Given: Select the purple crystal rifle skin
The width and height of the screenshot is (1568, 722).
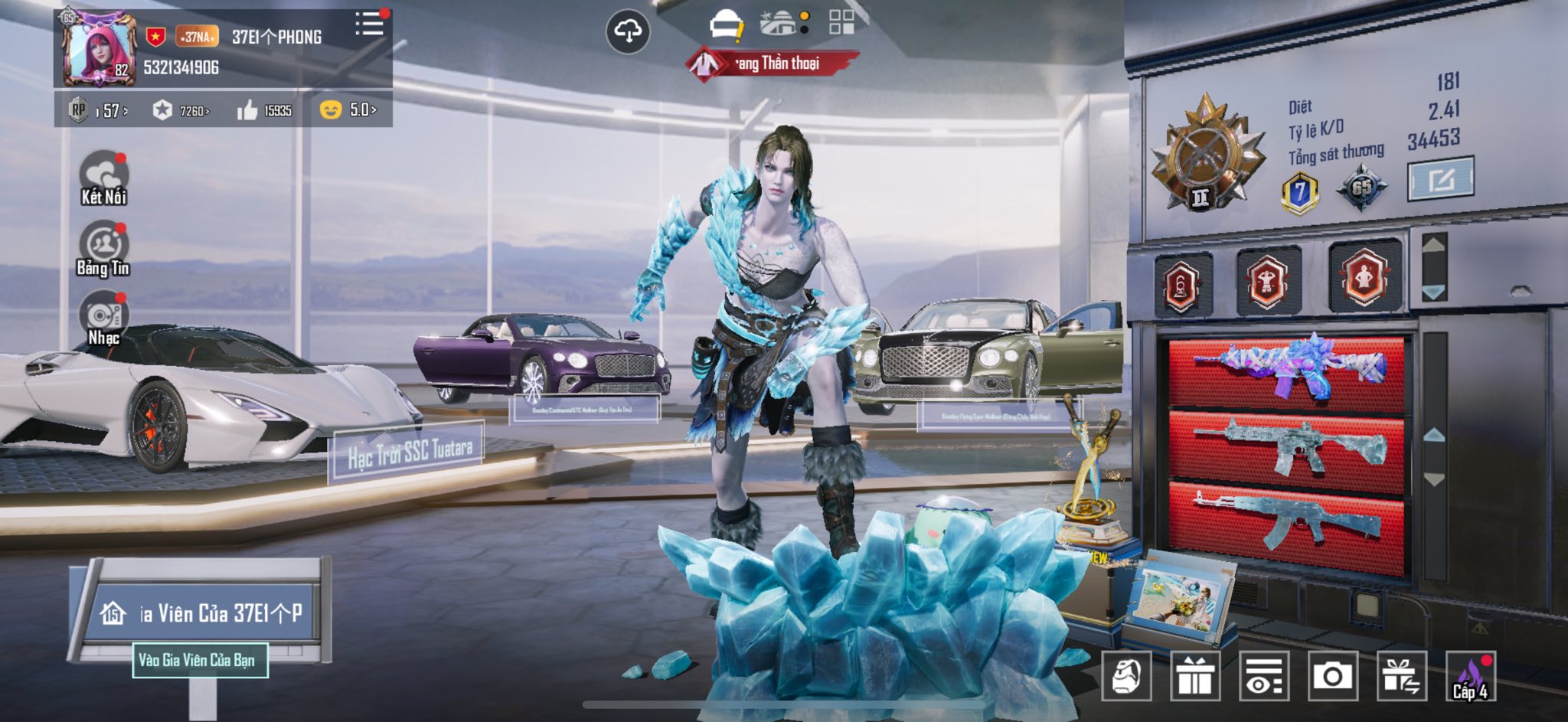Looking at the screenshot, I should (x=1287, y=371).
